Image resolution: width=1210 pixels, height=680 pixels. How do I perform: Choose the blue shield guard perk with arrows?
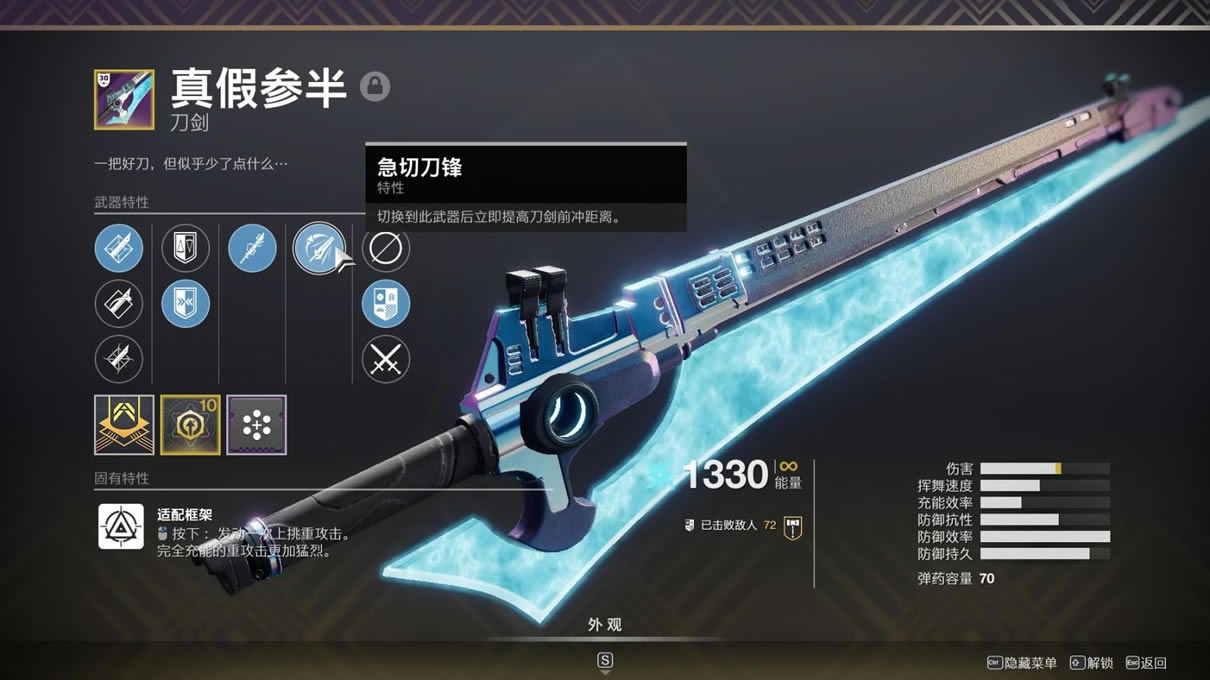point(186,304)
